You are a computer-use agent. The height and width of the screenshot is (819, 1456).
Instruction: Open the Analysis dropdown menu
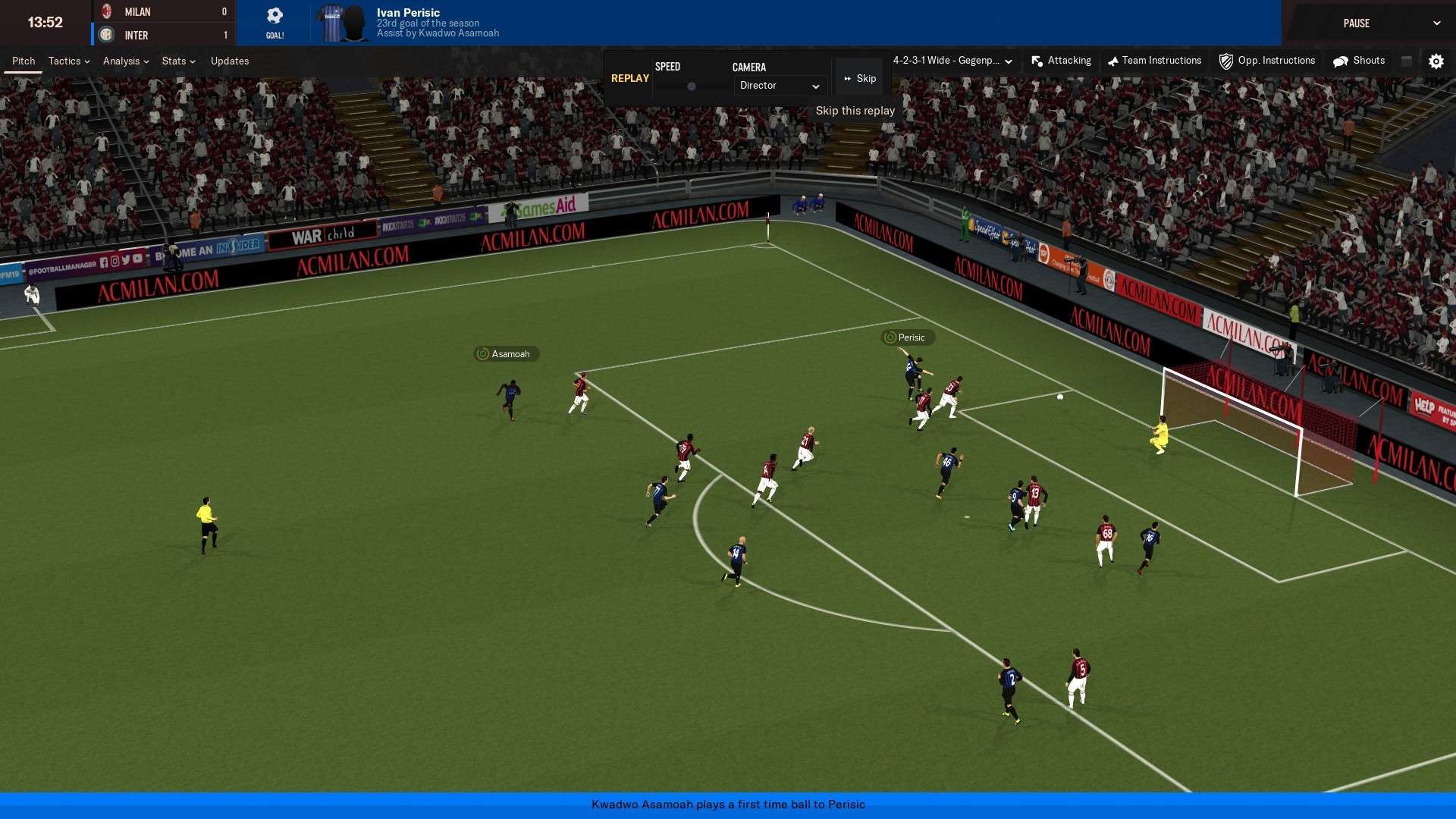125,61
